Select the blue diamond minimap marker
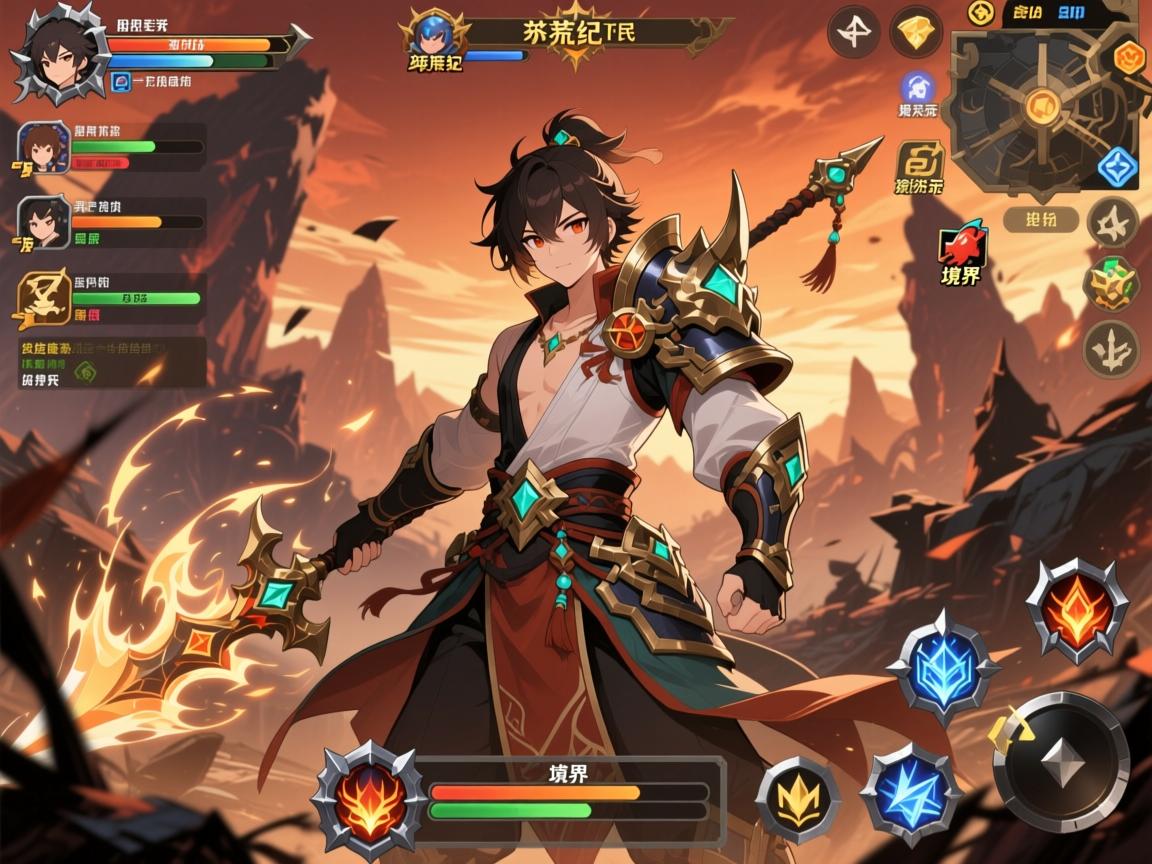The height and width of the screenshot is (864, 1152). coord(1118,168)
